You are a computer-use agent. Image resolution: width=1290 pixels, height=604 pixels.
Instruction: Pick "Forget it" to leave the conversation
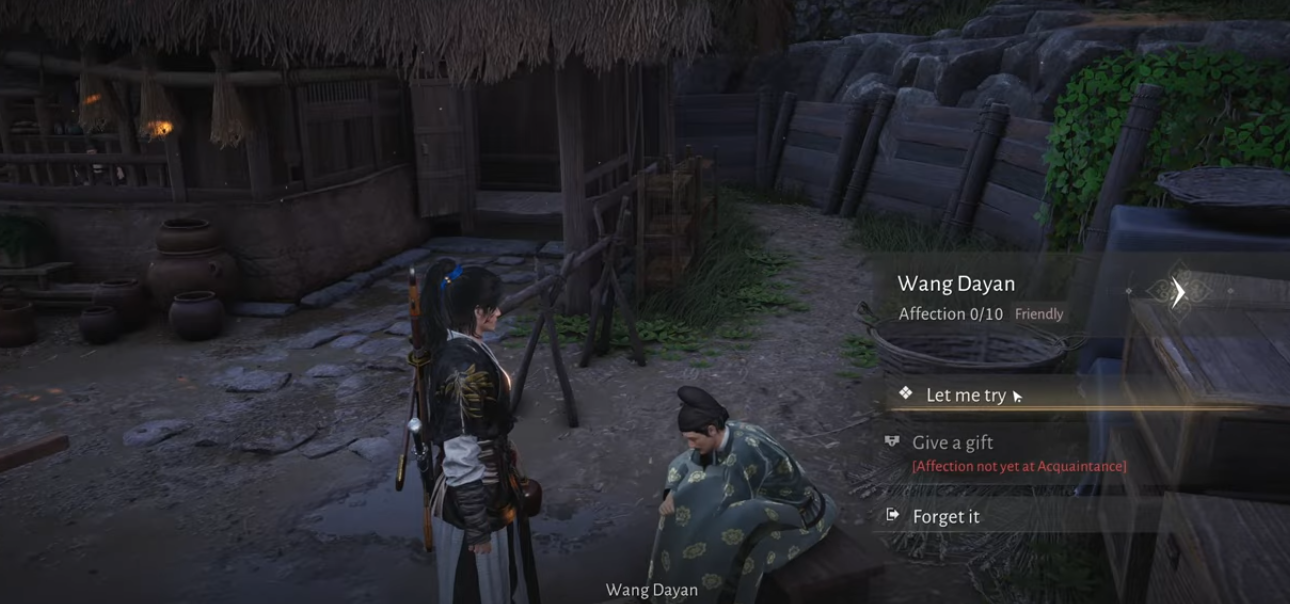click(945, 517)
